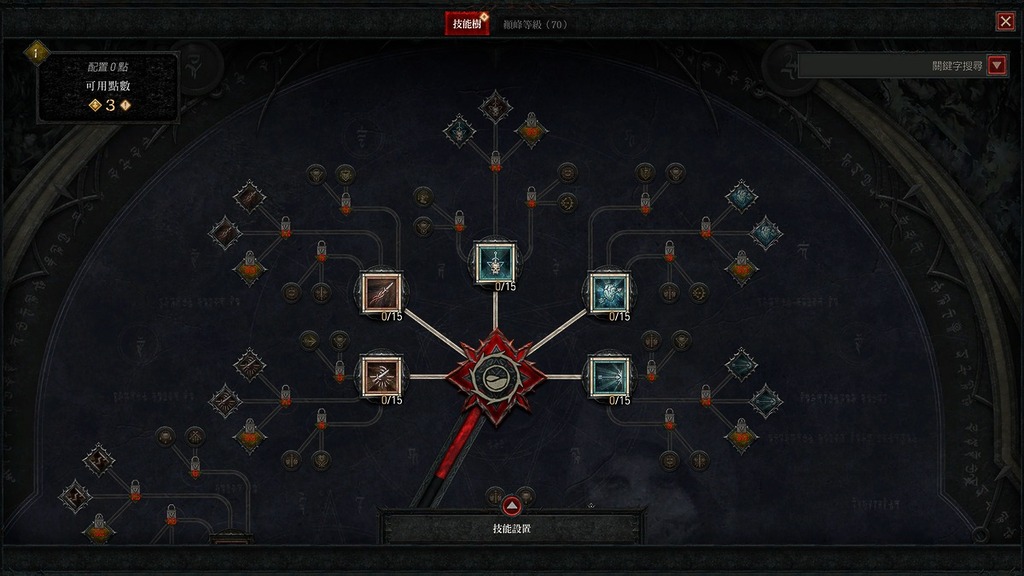Expand the red search dropdown arrow
This screenshot has height=576, width=1024.
point(996,65)
